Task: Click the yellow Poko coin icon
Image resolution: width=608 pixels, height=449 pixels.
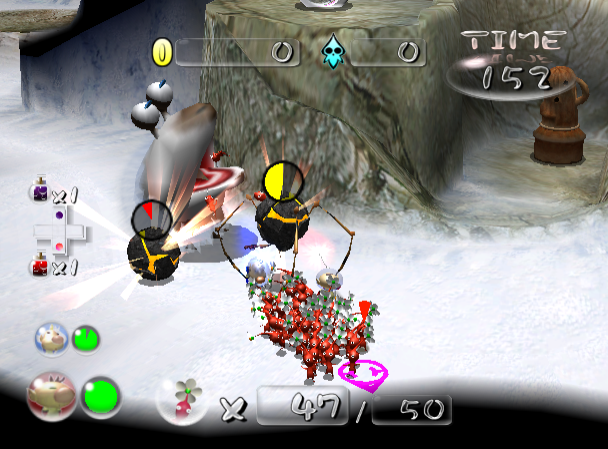Action: (161, 52)
